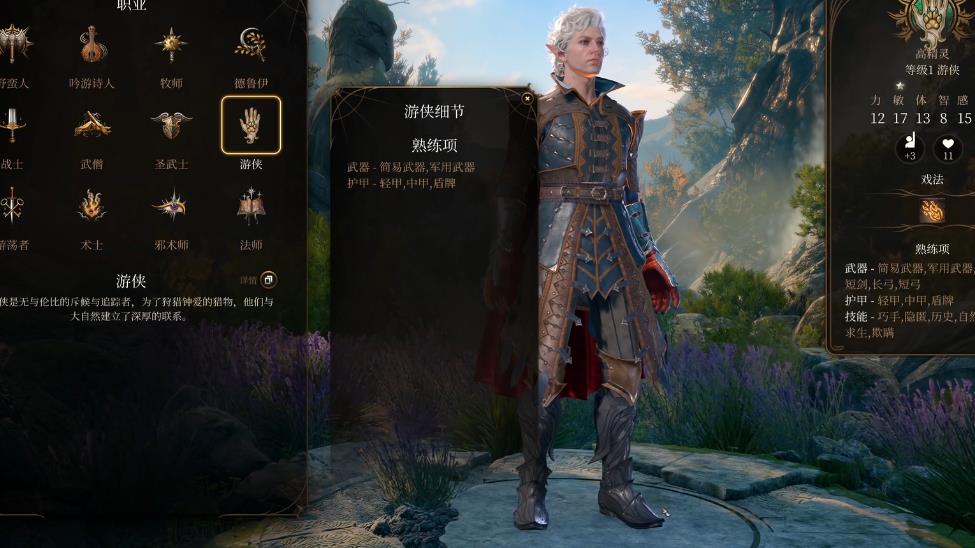Select the 术士 (Sorcerer) class
This screenshot has height=548, width=975.
[x=93, y=206]
